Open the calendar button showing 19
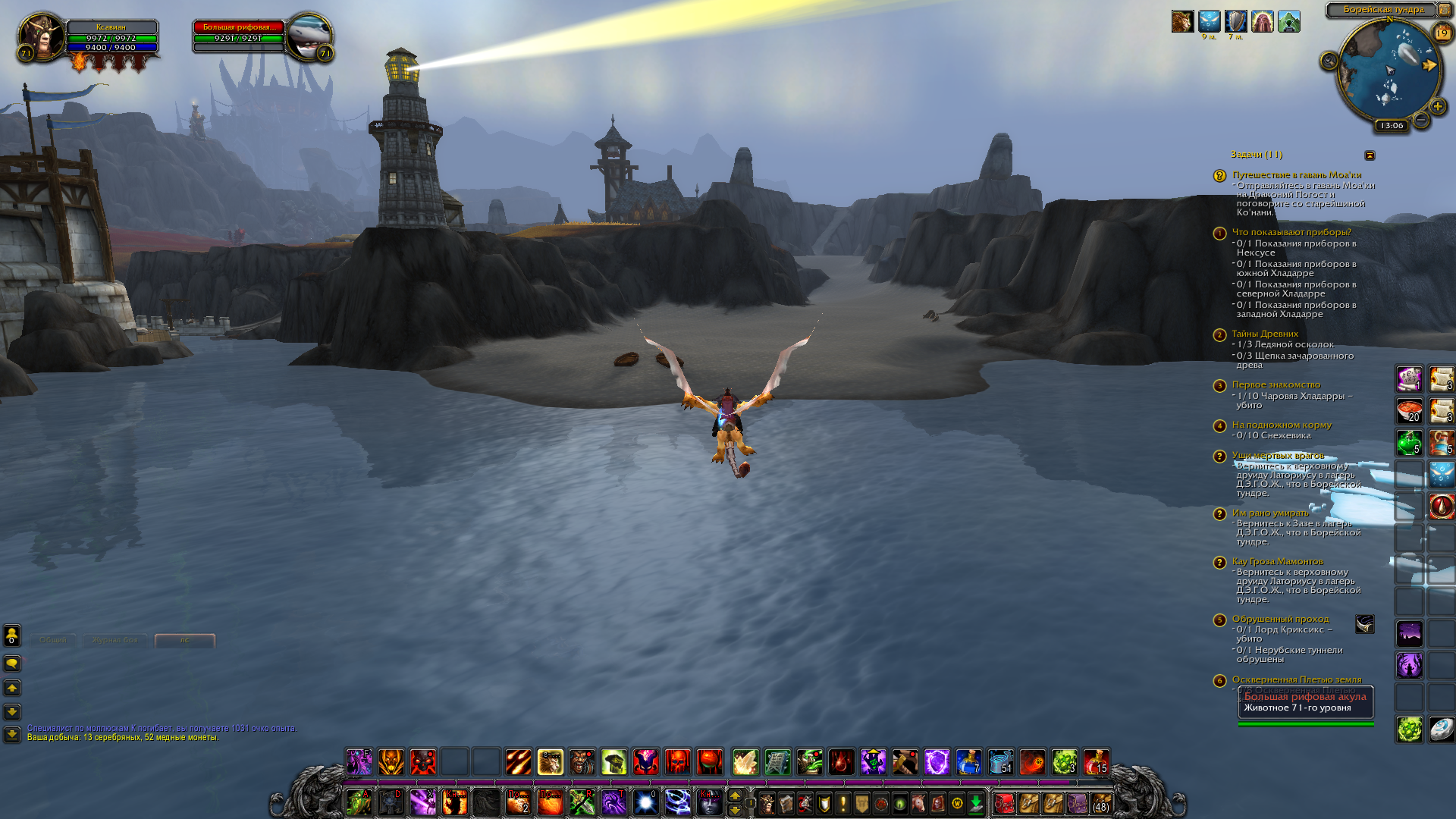Image resolution: width=1456 pixels, height=819 pixels. pos(1442,33)
